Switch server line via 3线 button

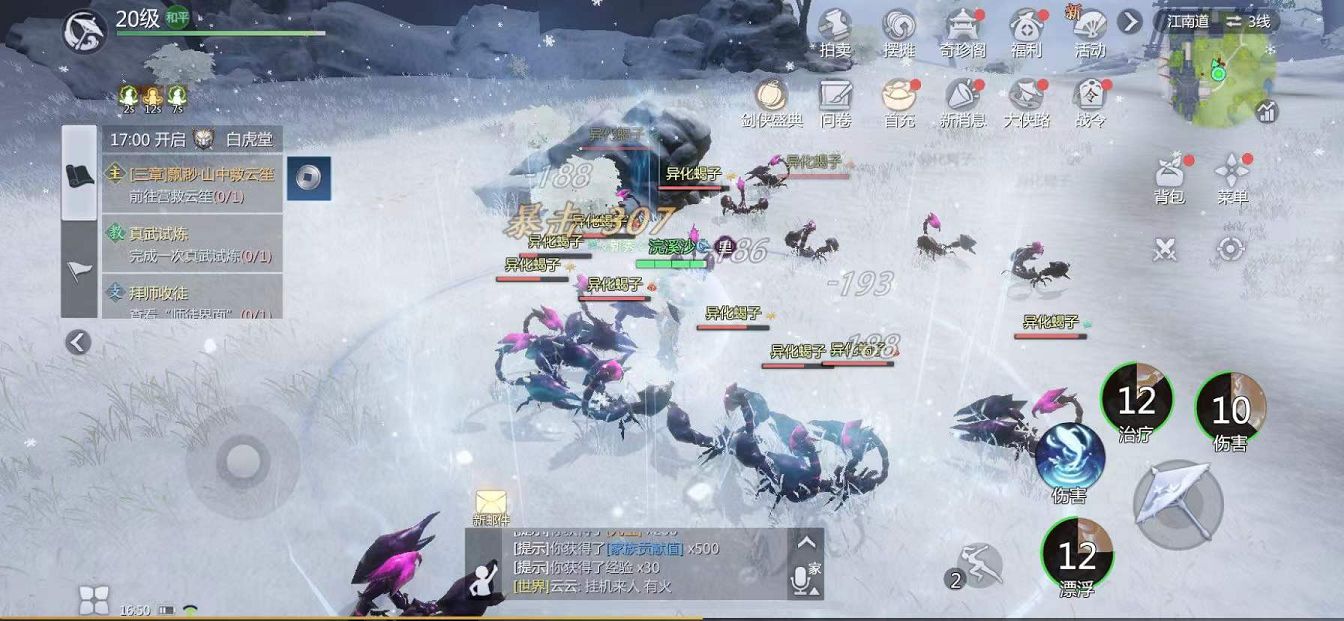pos(1248,21)
